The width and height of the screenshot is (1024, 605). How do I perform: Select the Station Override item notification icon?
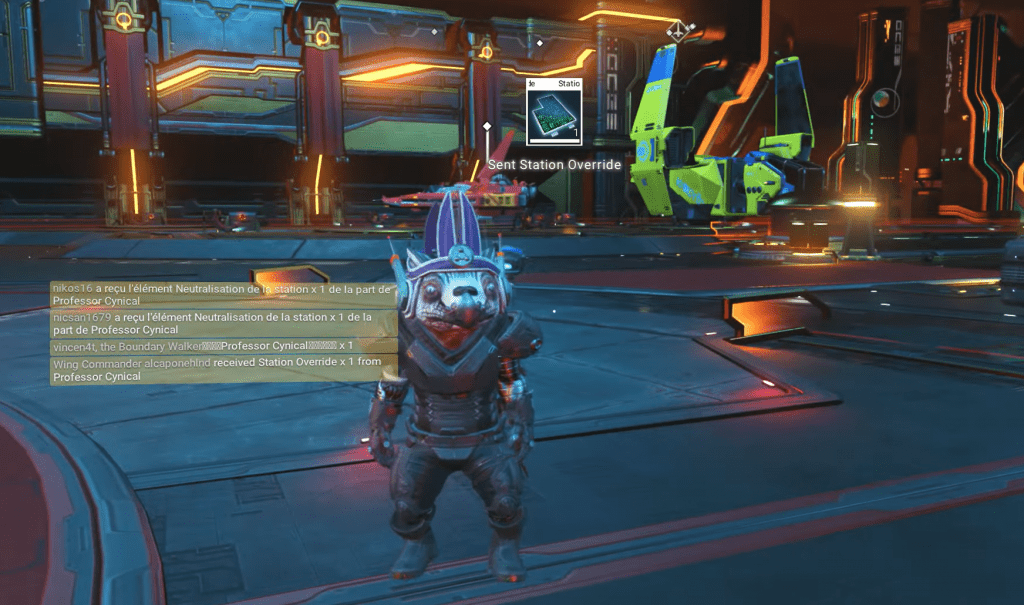554,111
